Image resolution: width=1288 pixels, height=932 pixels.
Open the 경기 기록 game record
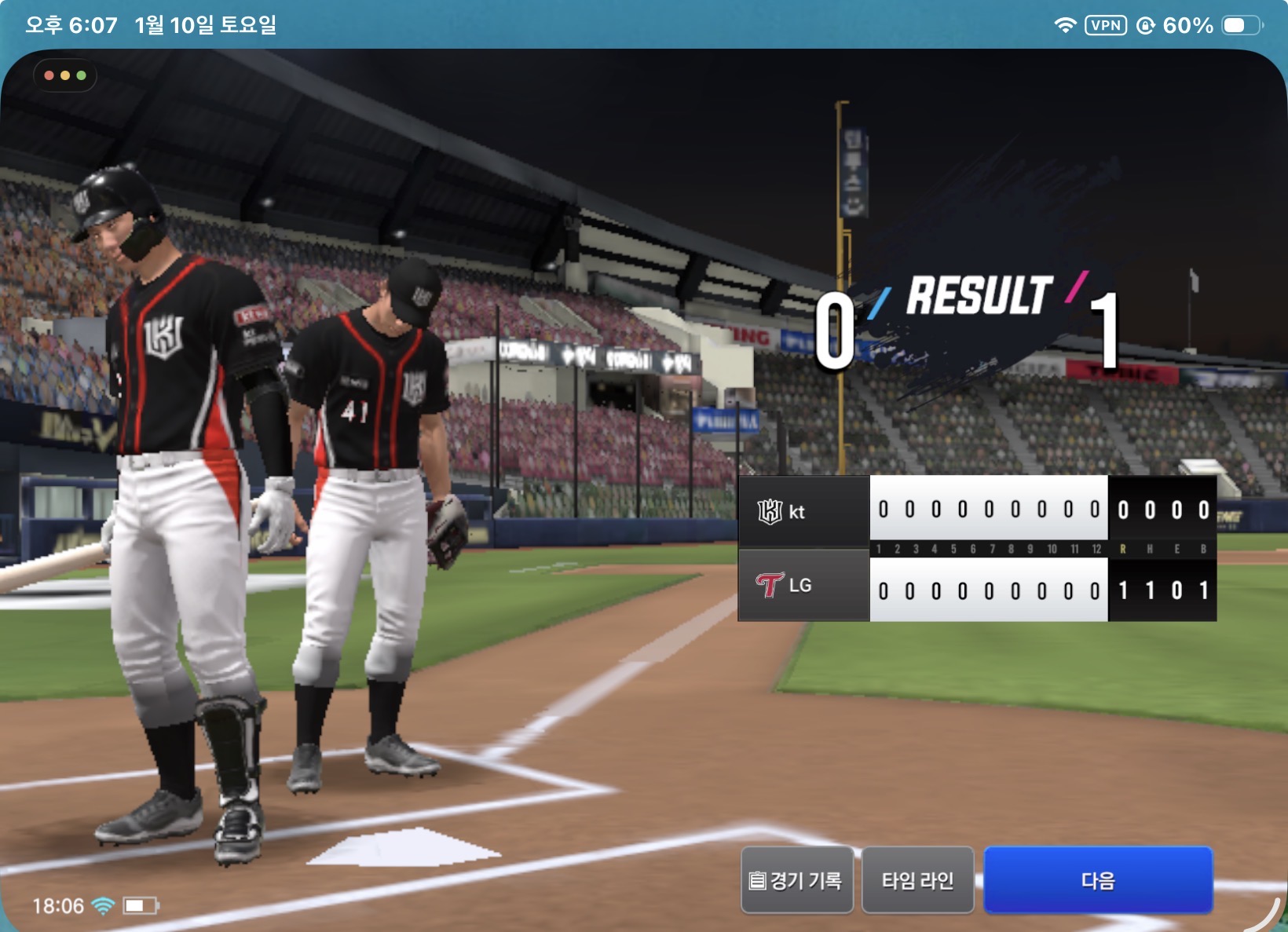(x=796, y=880)
